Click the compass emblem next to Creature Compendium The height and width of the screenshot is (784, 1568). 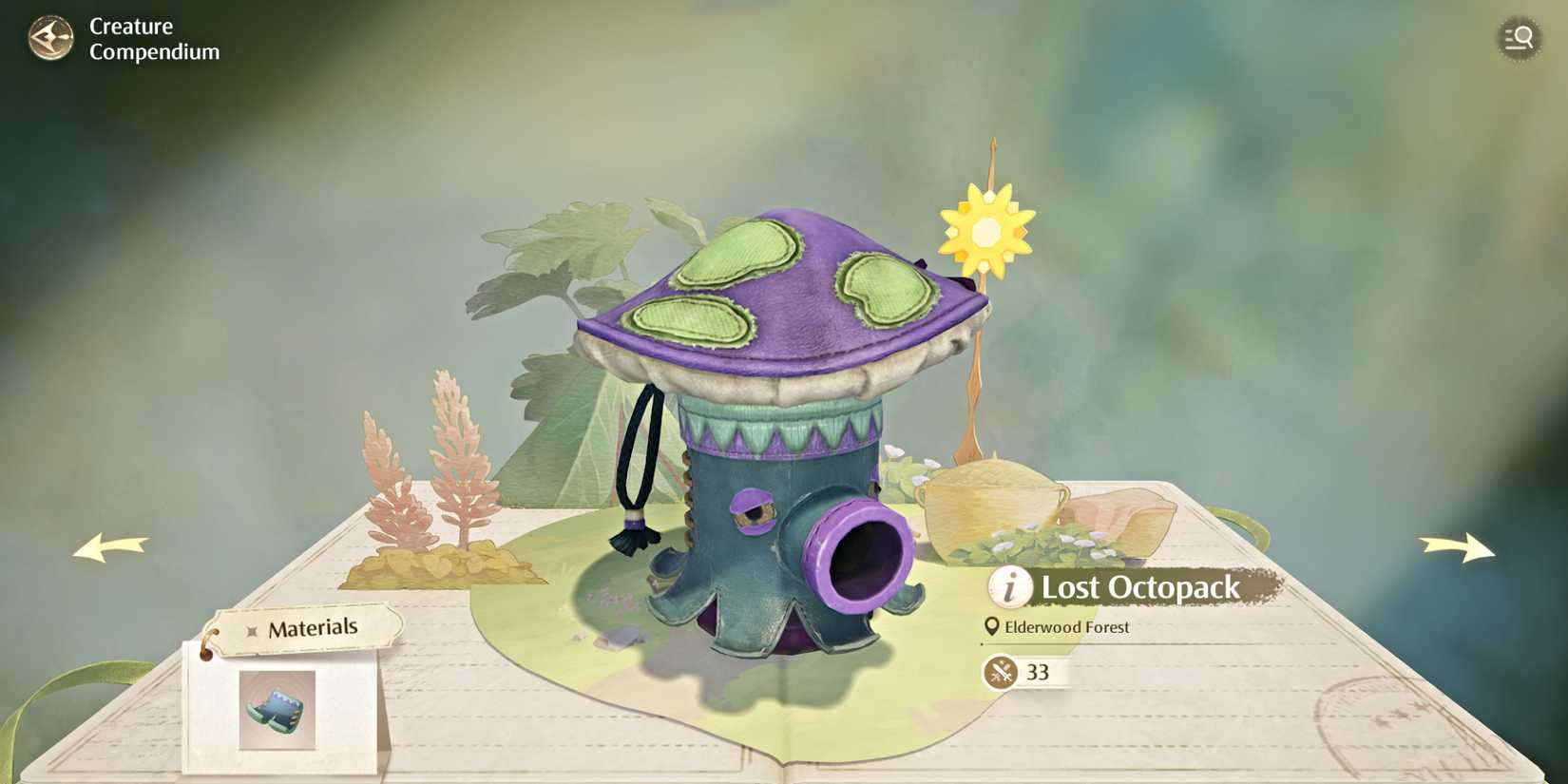point(50,38)
